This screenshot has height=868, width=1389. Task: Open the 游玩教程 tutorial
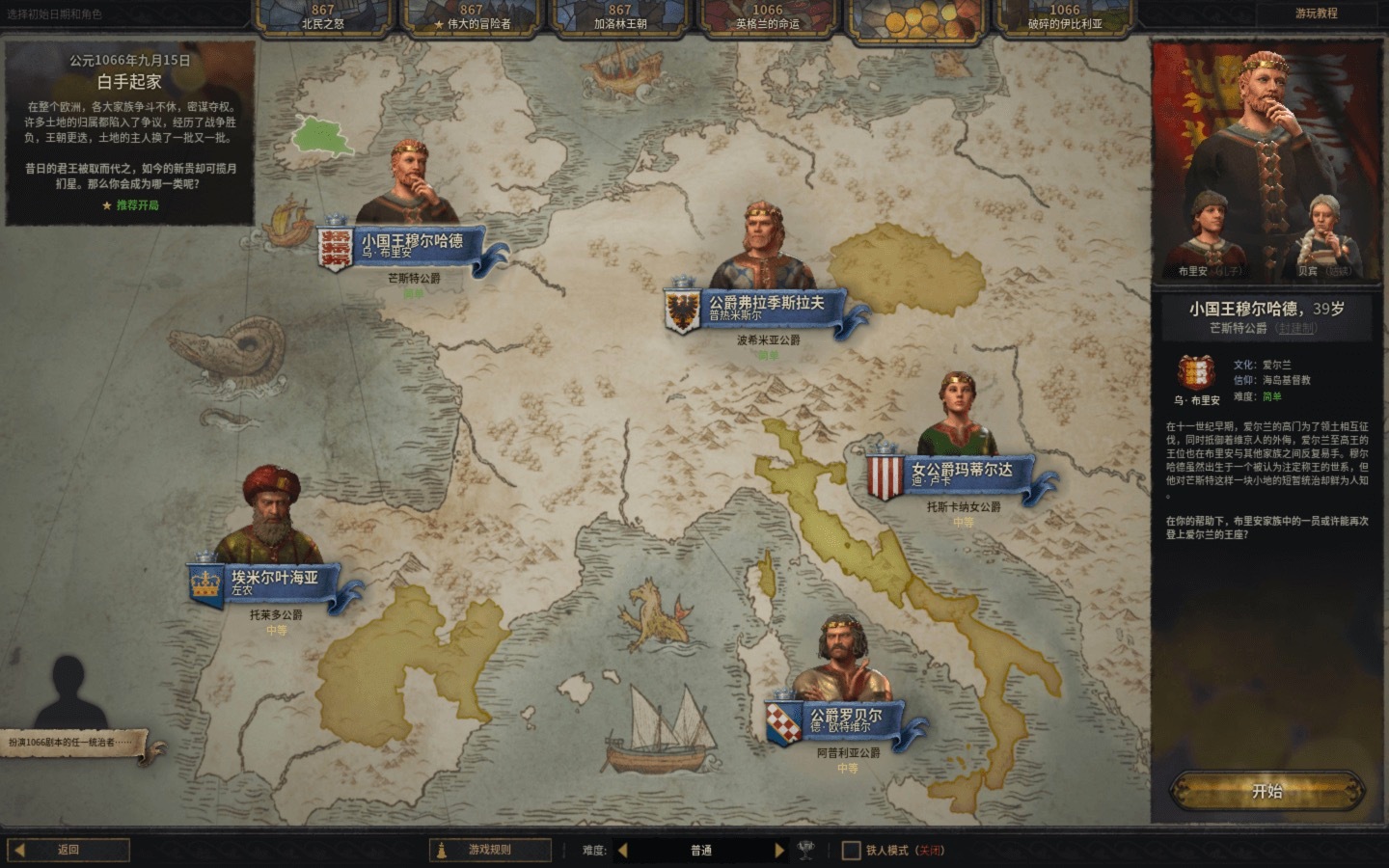pyautogui.click(x=1316, y=14)
